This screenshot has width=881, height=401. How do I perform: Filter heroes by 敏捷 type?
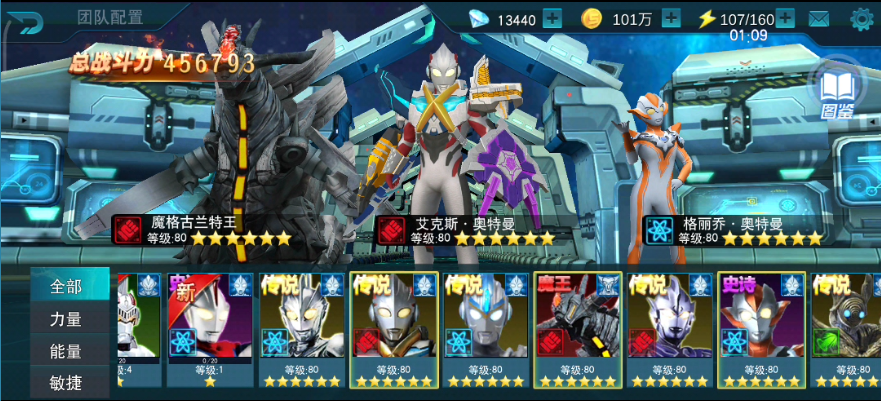[x=66, y=383]
